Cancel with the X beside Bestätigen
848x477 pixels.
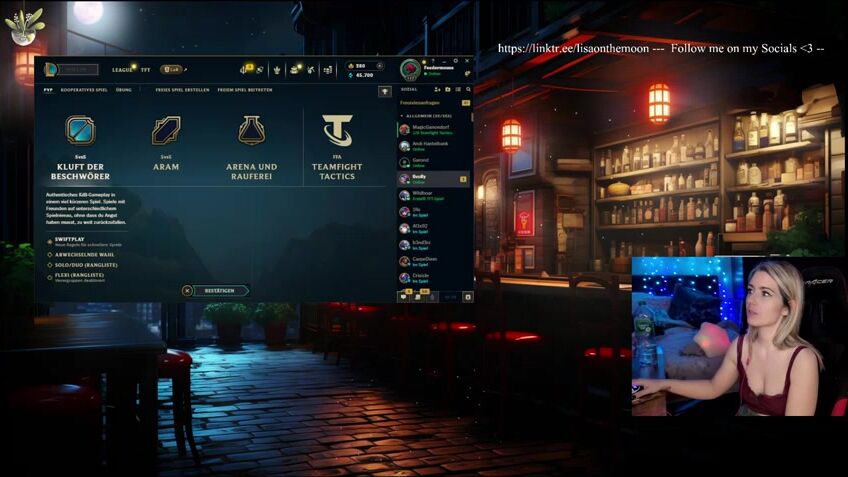pos(187,291)
